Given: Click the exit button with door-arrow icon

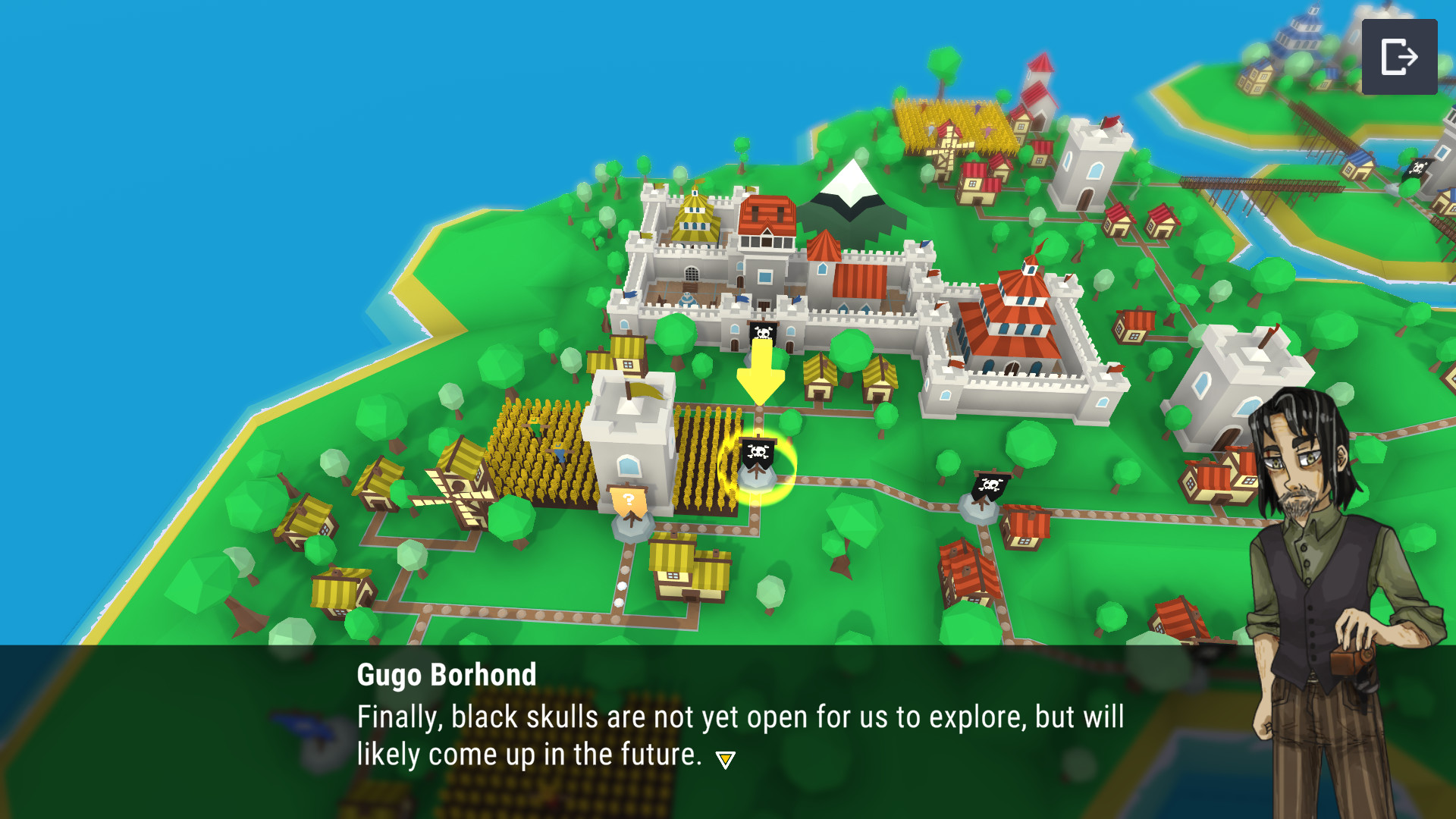Looking at the screenshot, I should pos(1399,57).
